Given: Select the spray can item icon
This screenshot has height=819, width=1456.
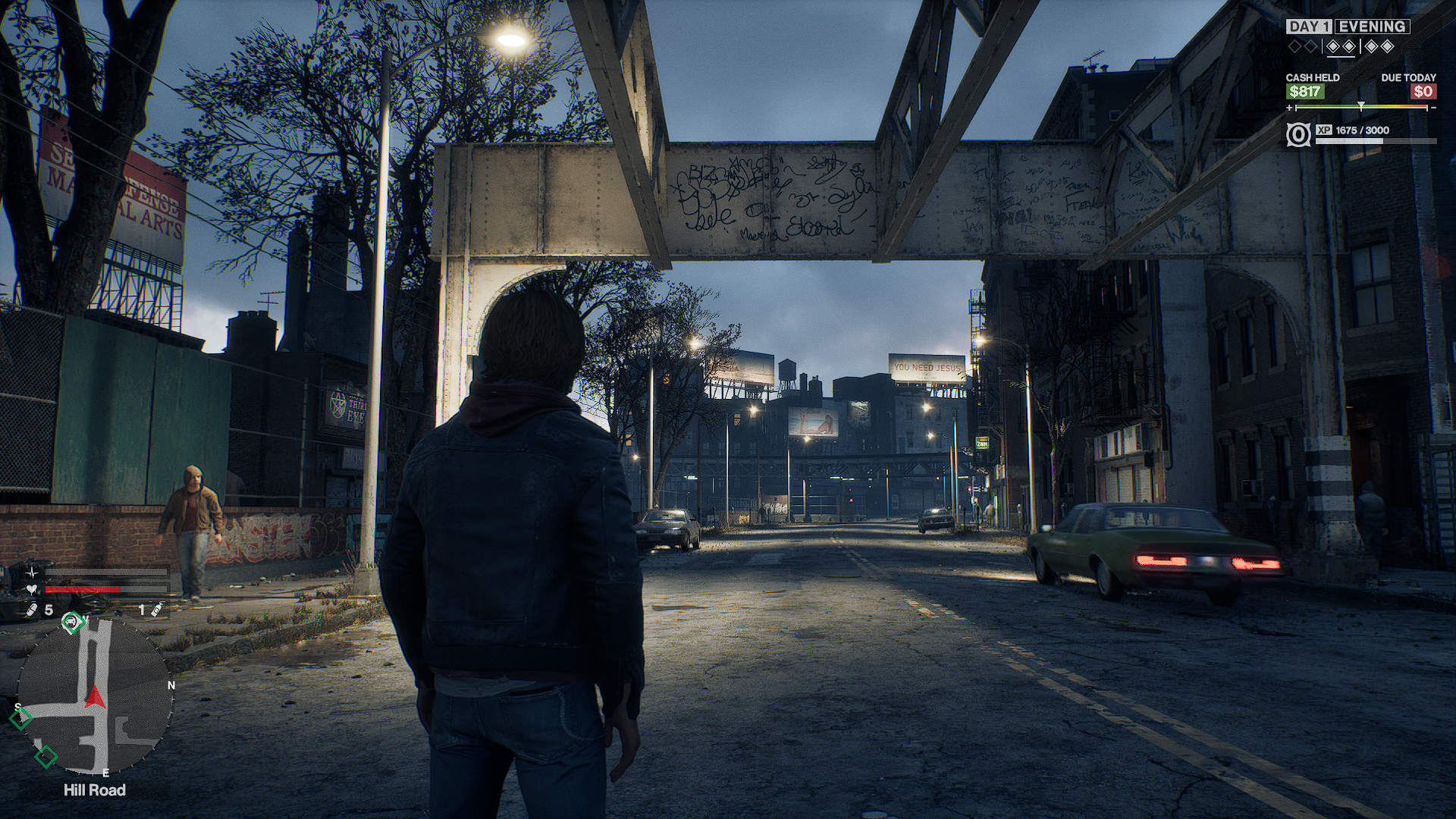Looking at the screenshot, I should pos(155,610).
